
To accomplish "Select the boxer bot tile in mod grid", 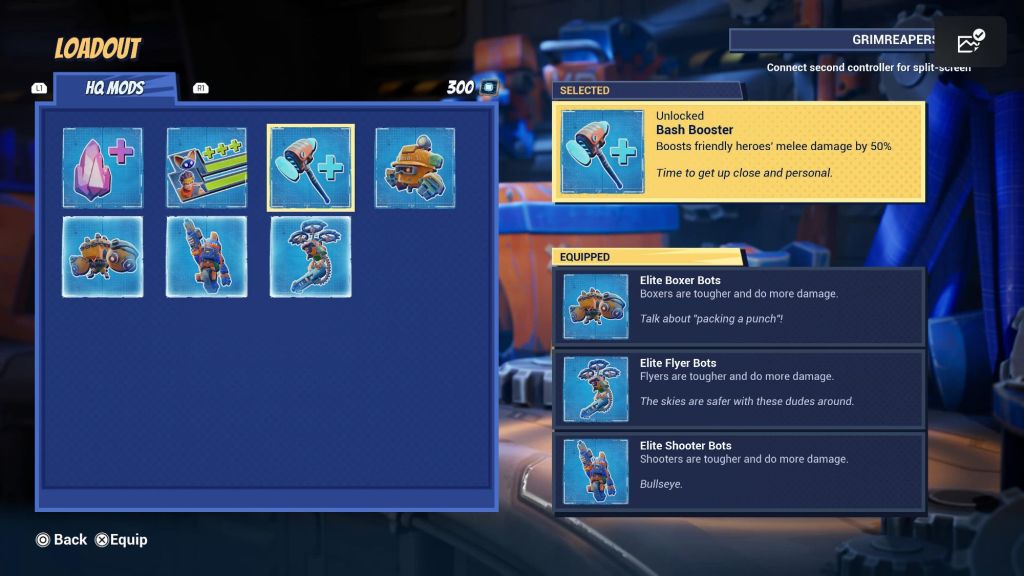I will point(102,257).
